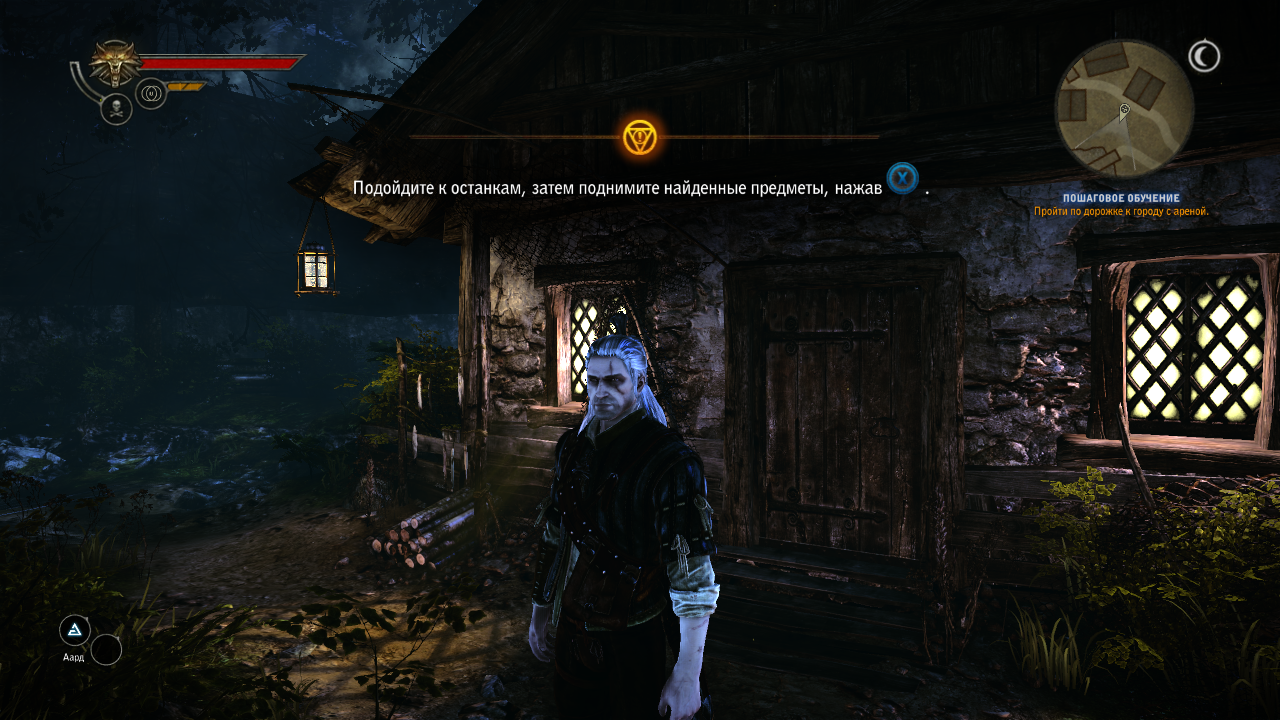Select the empty quick slot beside Аард
1280x720 pixels.
106,650
